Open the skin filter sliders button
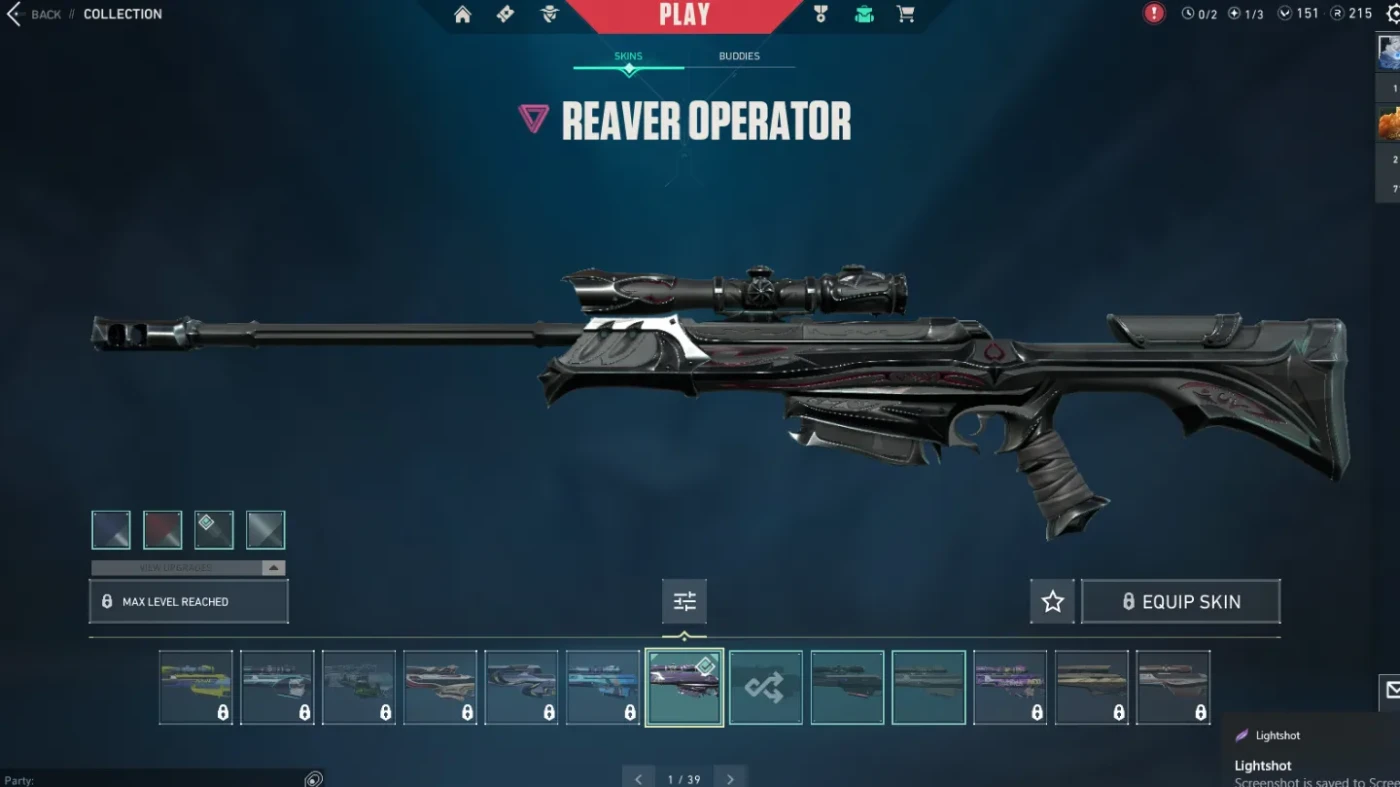 pos(684,602)
